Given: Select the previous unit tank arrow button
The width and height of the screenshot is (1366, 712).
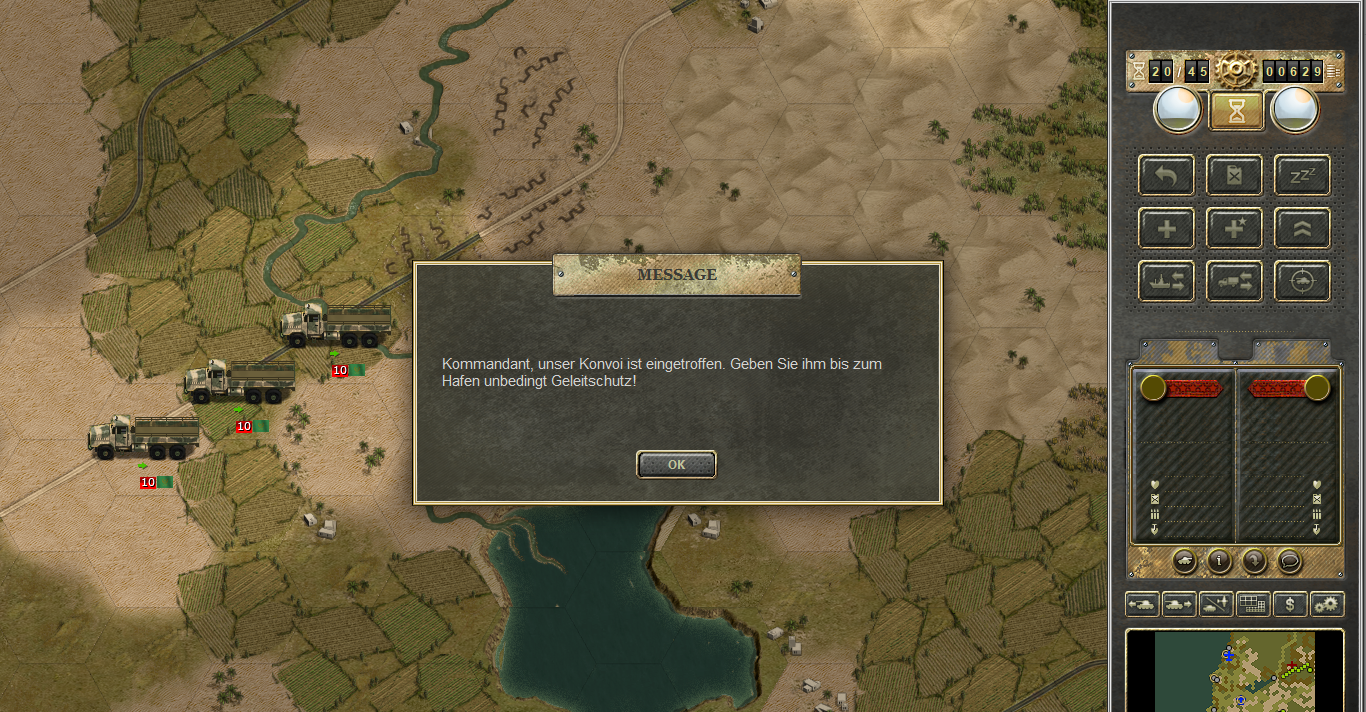Looking at the screenshot, I should [1142, 604].
